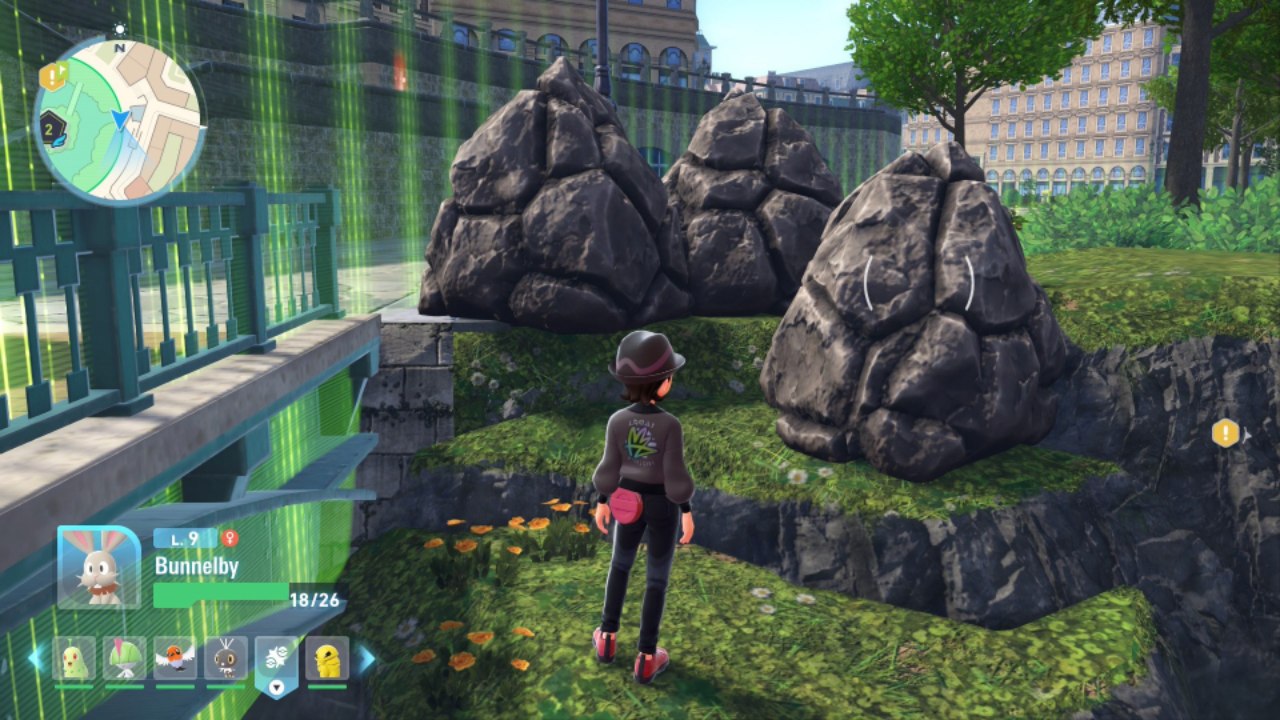The height and width of the screenshot is (720, 1280).
Task: Select the Scatterbug party slot
Action: tap(226, 658)
